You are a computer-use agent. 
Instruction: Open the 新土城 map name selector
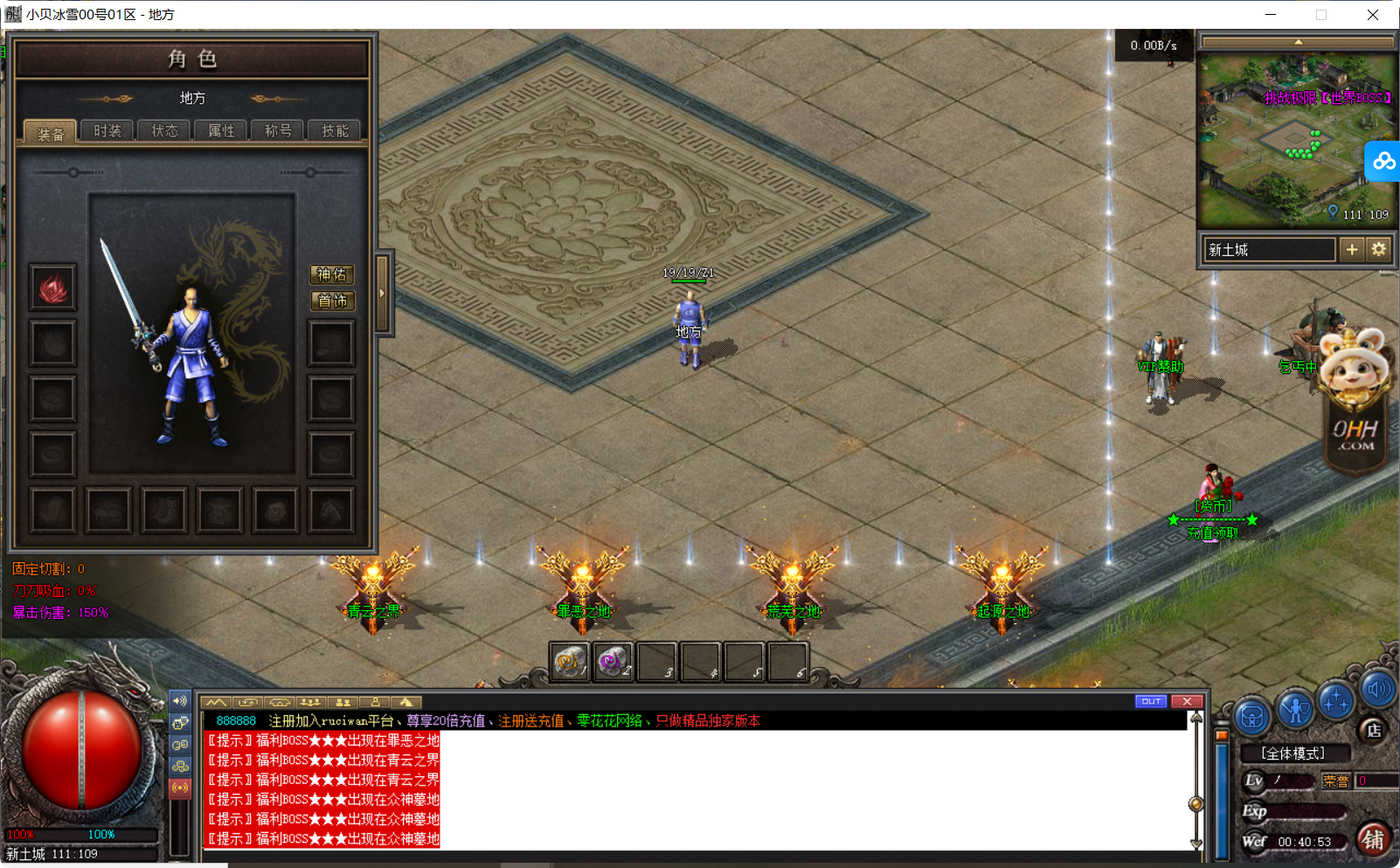(1267, 249)
